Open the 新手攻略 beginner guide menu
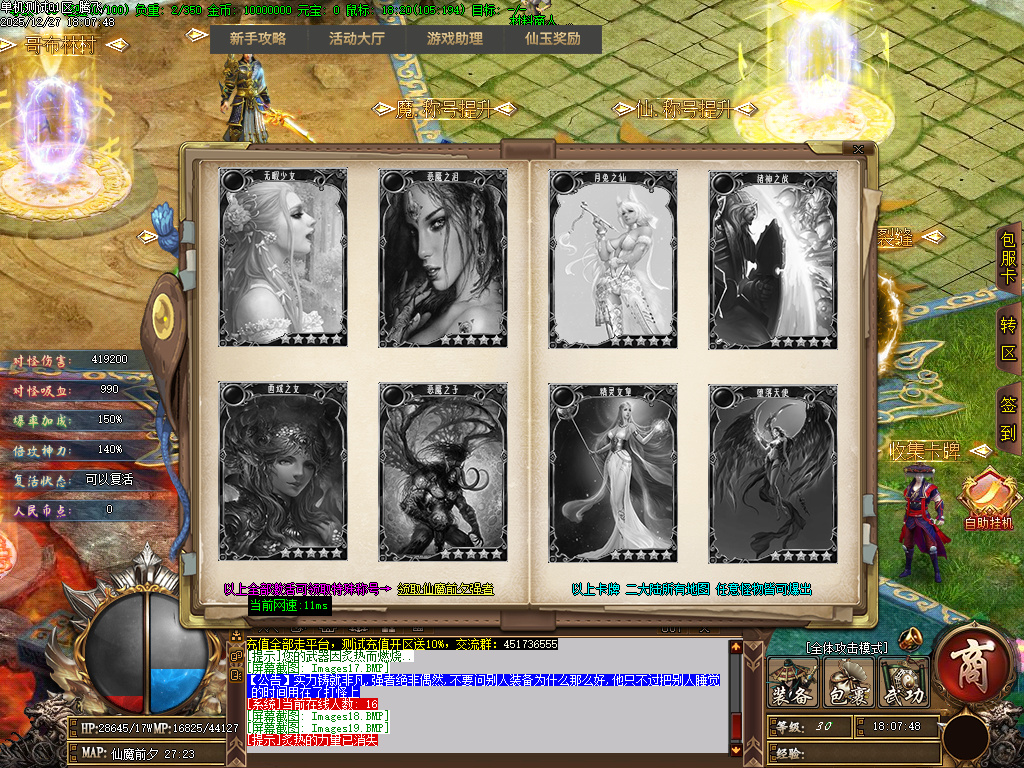 click(258, 39)
